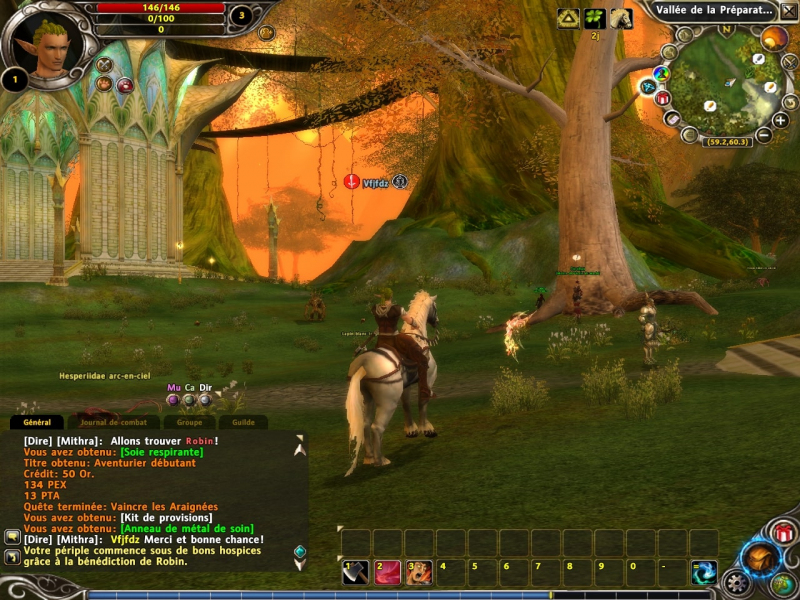Activate the blue swirl skill on the hotbar
The width and height of the screenshot is (800, 600).
705,572
